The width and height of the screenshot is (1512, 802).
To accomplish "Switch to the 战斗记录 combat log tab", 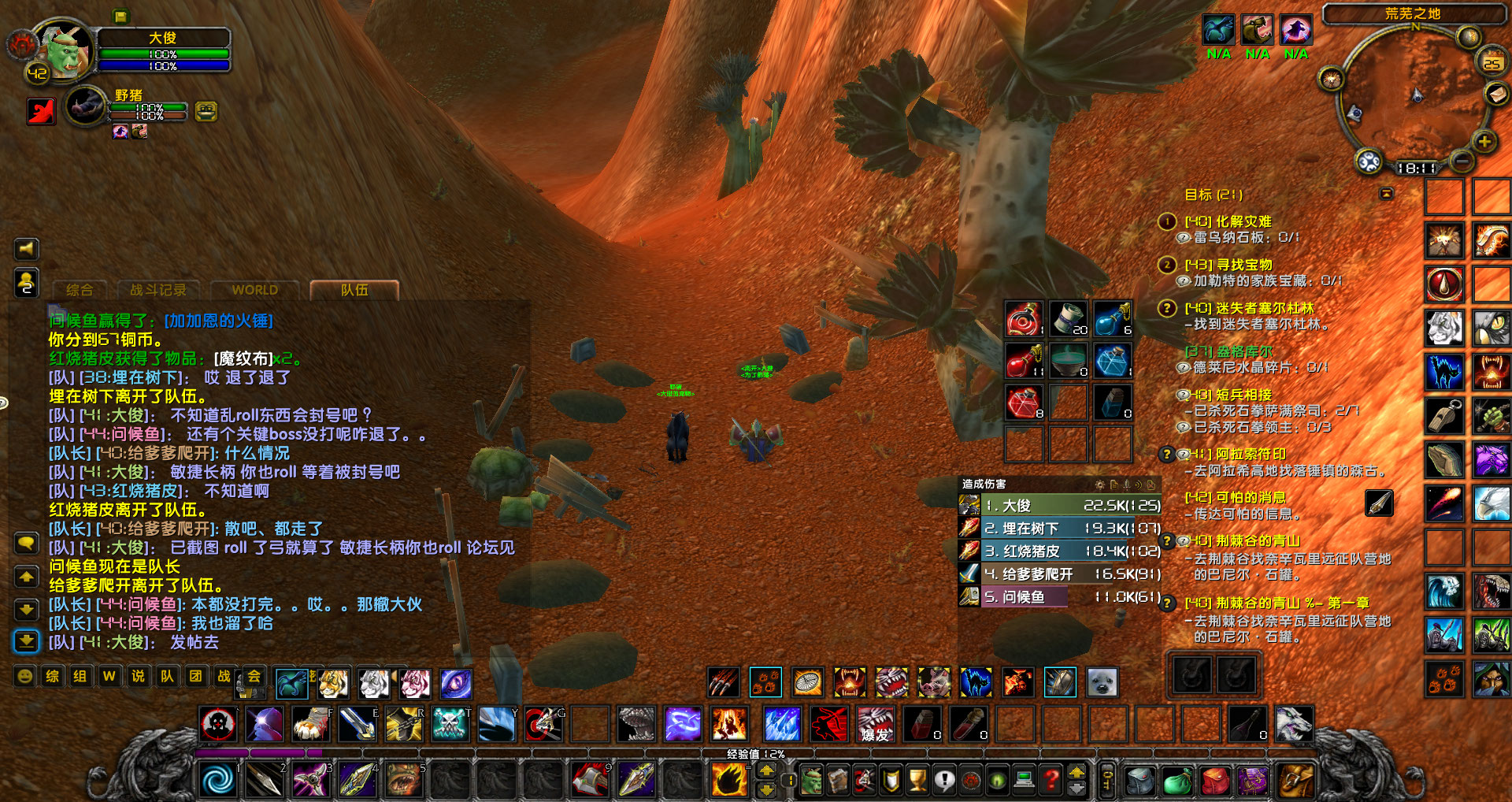I will click(x=157, y=290).
